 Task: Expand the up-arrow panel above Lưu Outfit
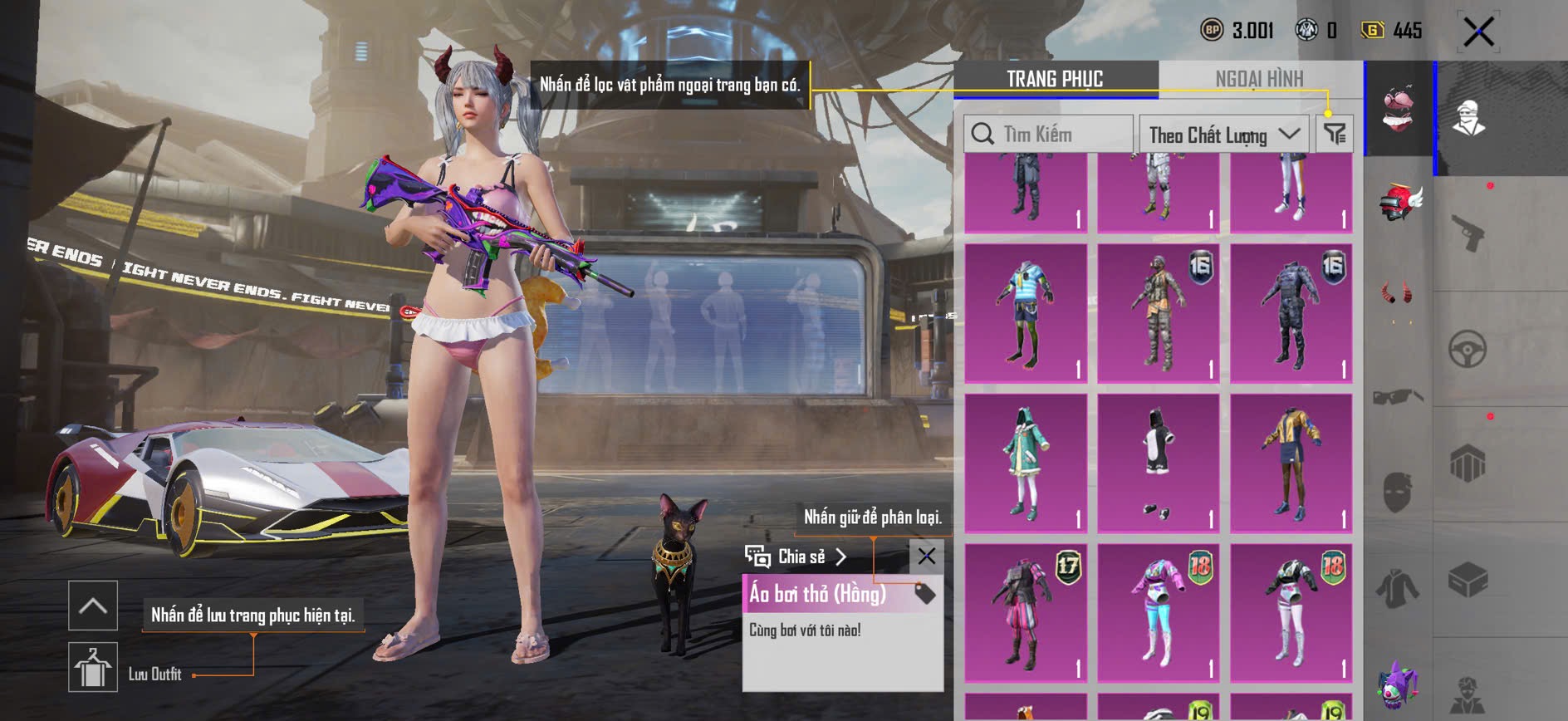pyautogui.click(x=93, y=606)
